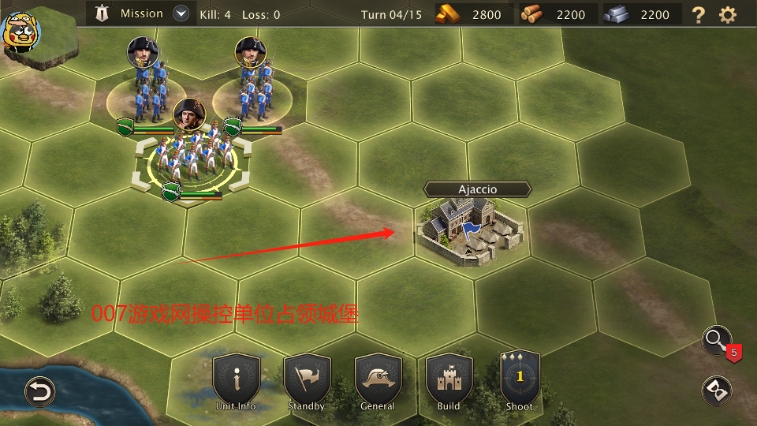Choose the Build action
The width and height of the screenshot is (757, 426).
[x=449, y=381]
